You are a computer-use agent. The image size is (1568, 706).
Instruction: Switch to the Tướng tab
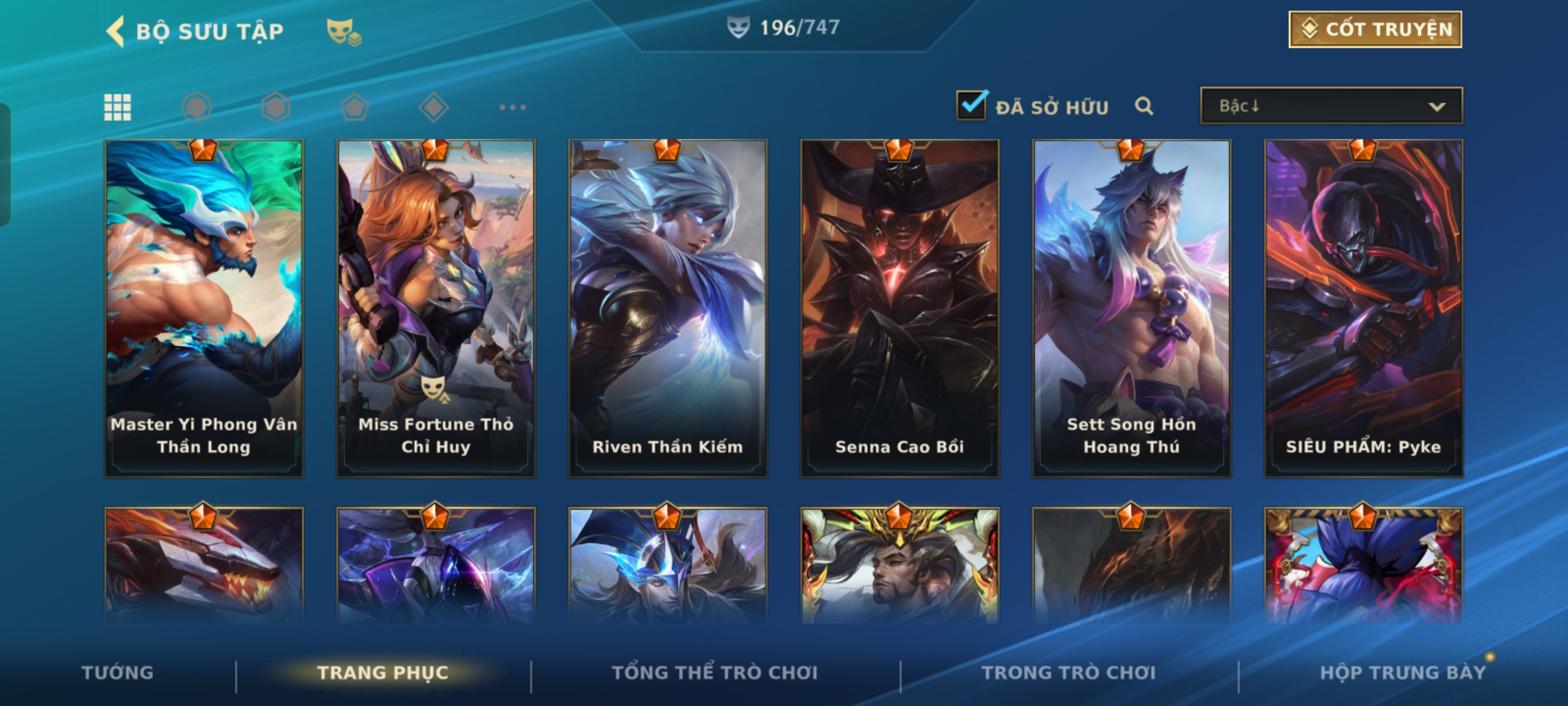118,673
